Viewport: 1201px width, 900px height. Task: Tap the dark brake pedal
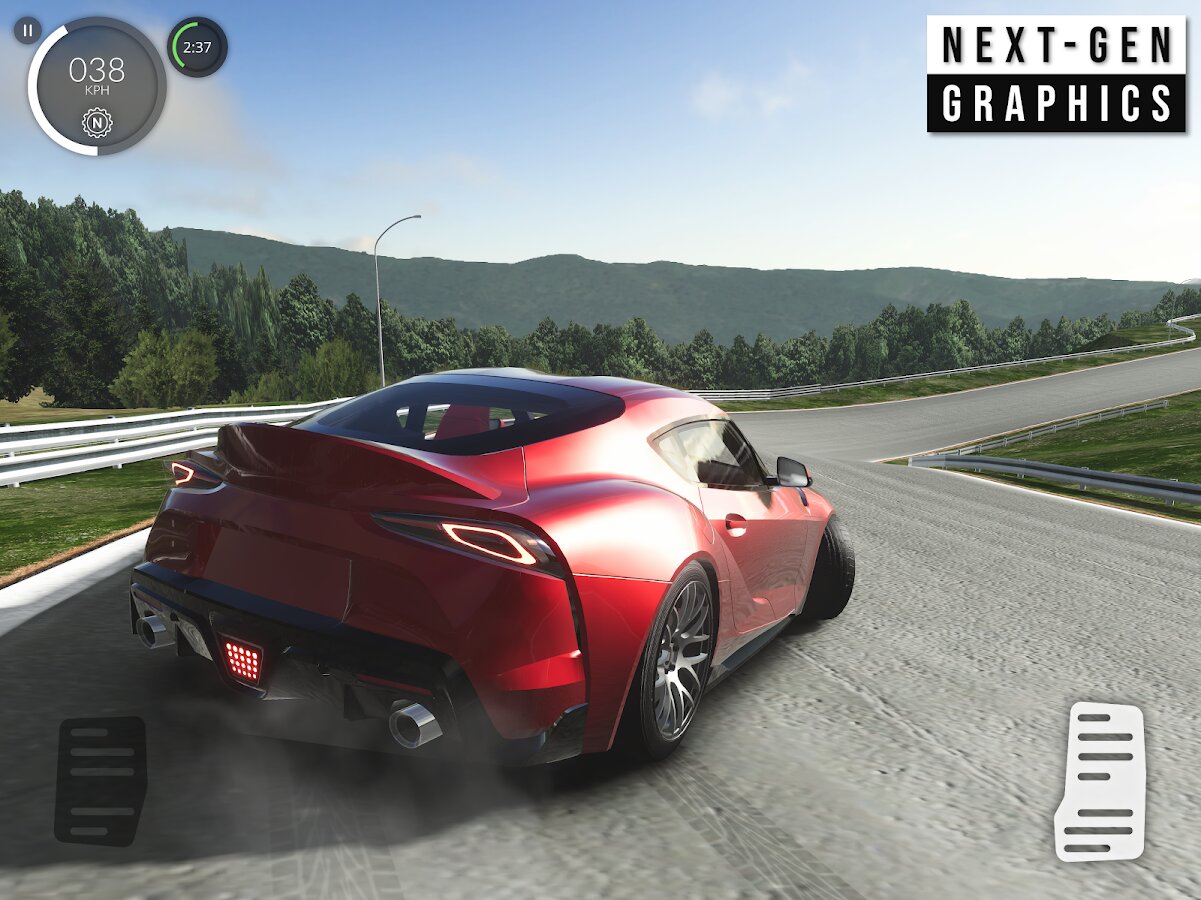[100, 781]
